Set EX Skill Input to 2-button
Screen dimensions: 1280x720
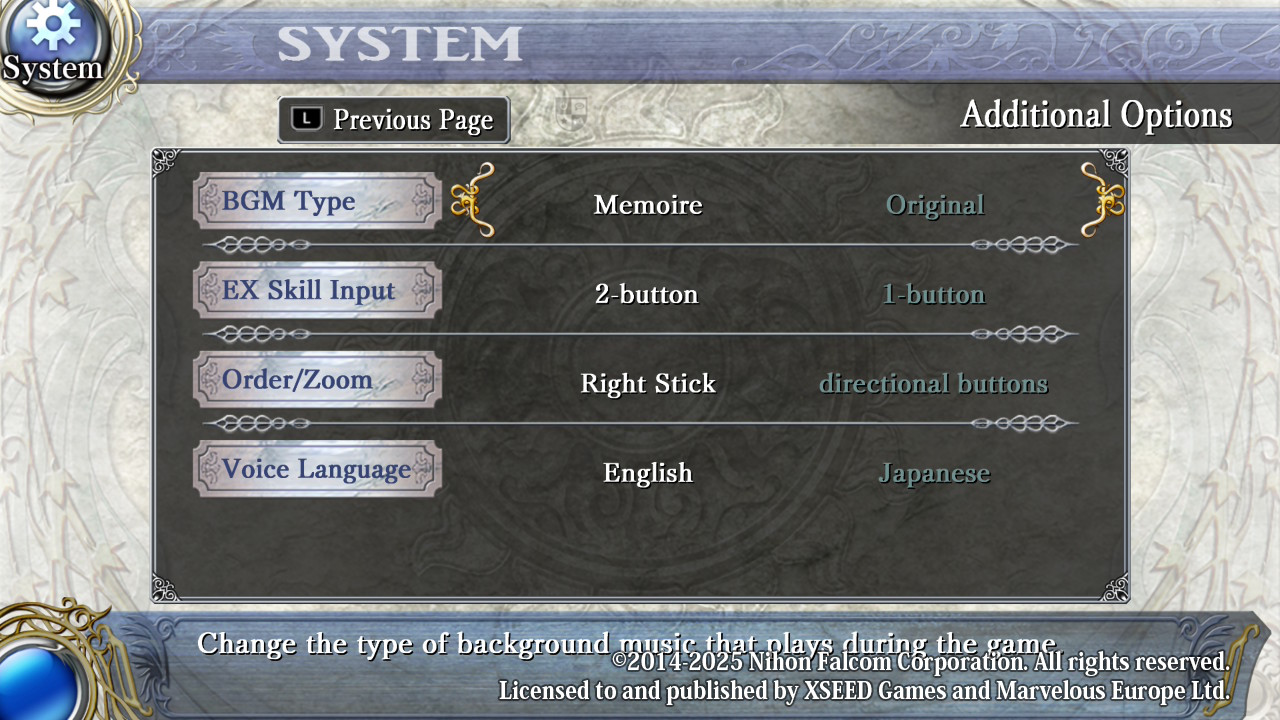[646, 294]
